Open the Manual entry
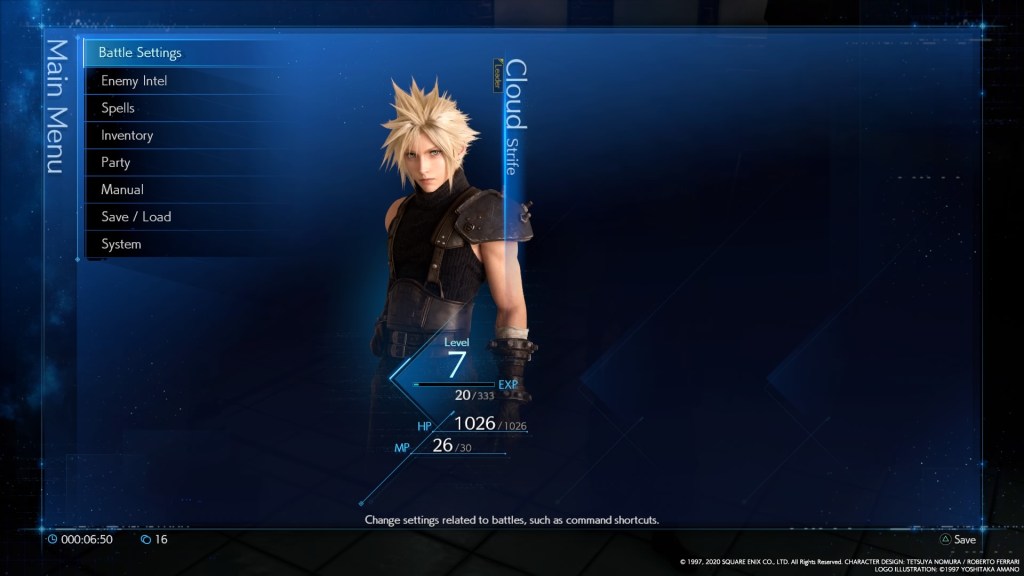 pos(122,189)
